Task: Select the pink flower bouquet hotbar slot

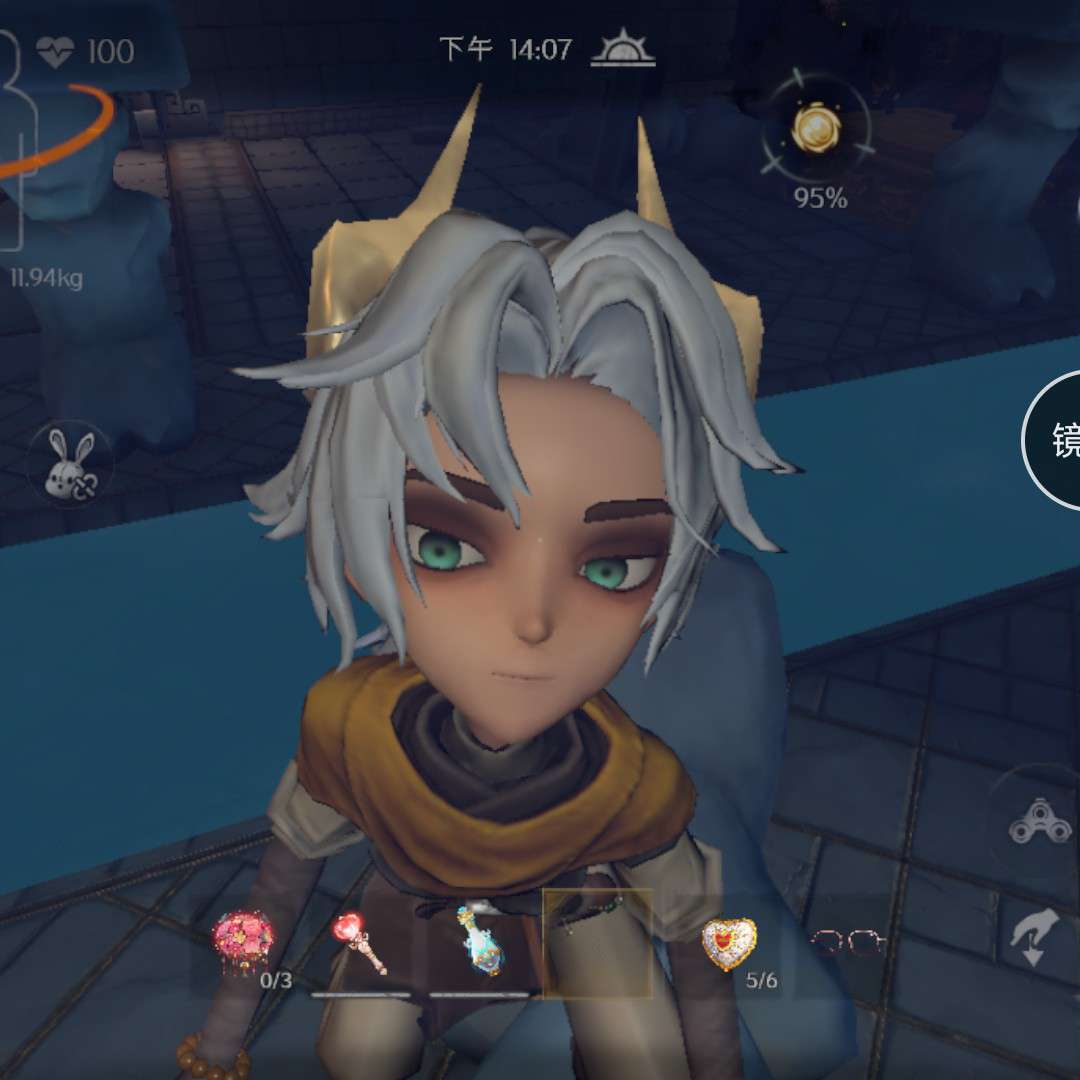Action: (x=243, y=942)
